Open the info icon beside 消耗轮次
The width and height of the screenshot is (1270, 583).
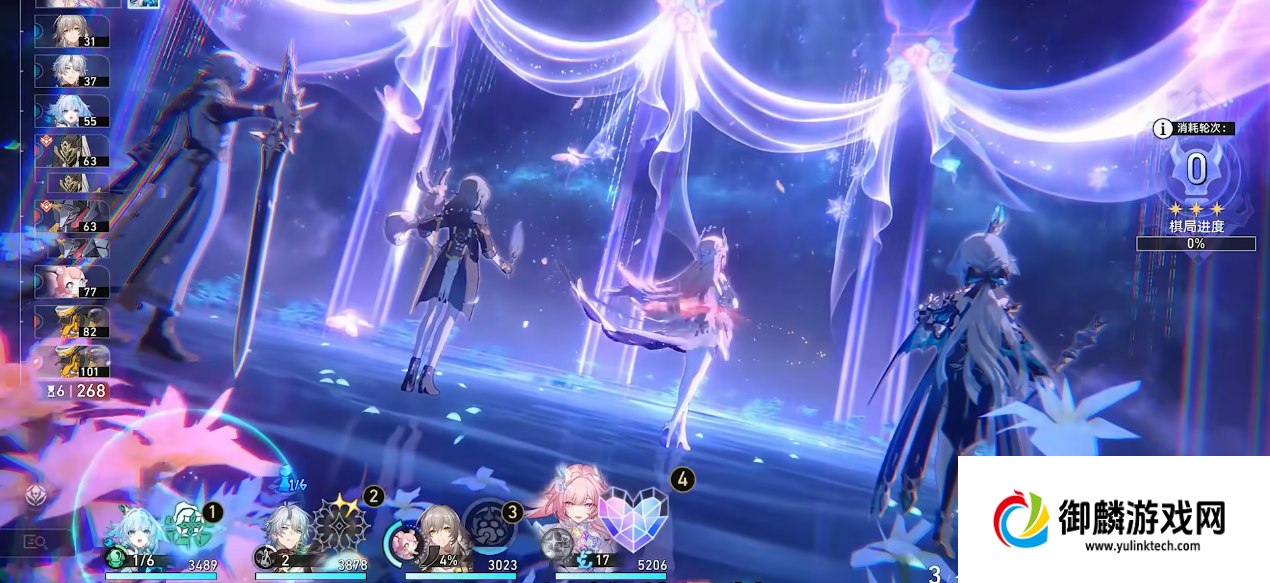coord(1163,128)
